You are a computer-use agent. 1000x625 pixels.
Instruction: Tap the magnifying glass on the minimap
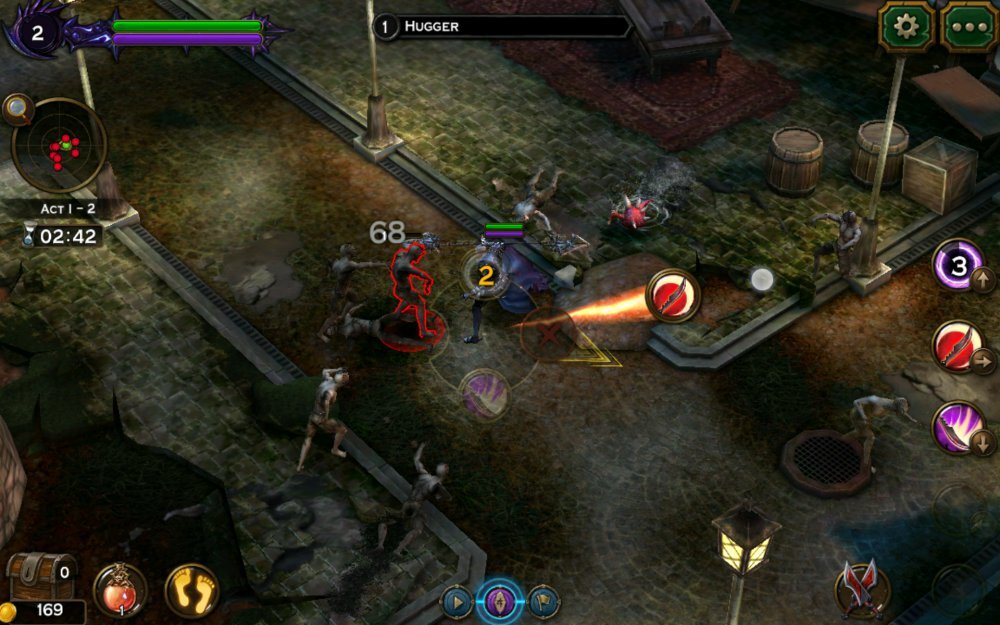17,108
